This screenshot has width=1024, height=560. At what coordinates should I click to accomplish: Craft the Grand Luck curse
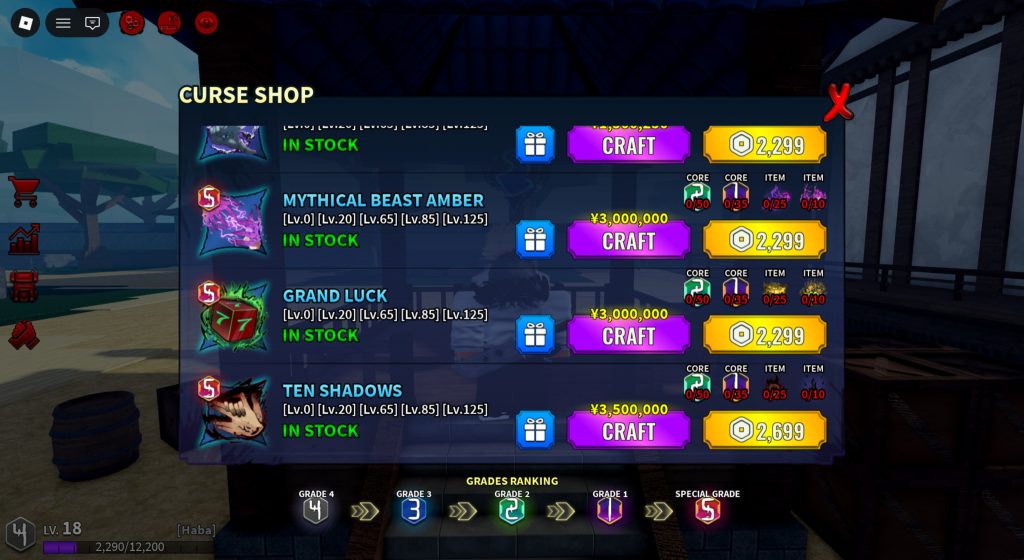click(628, 336)
